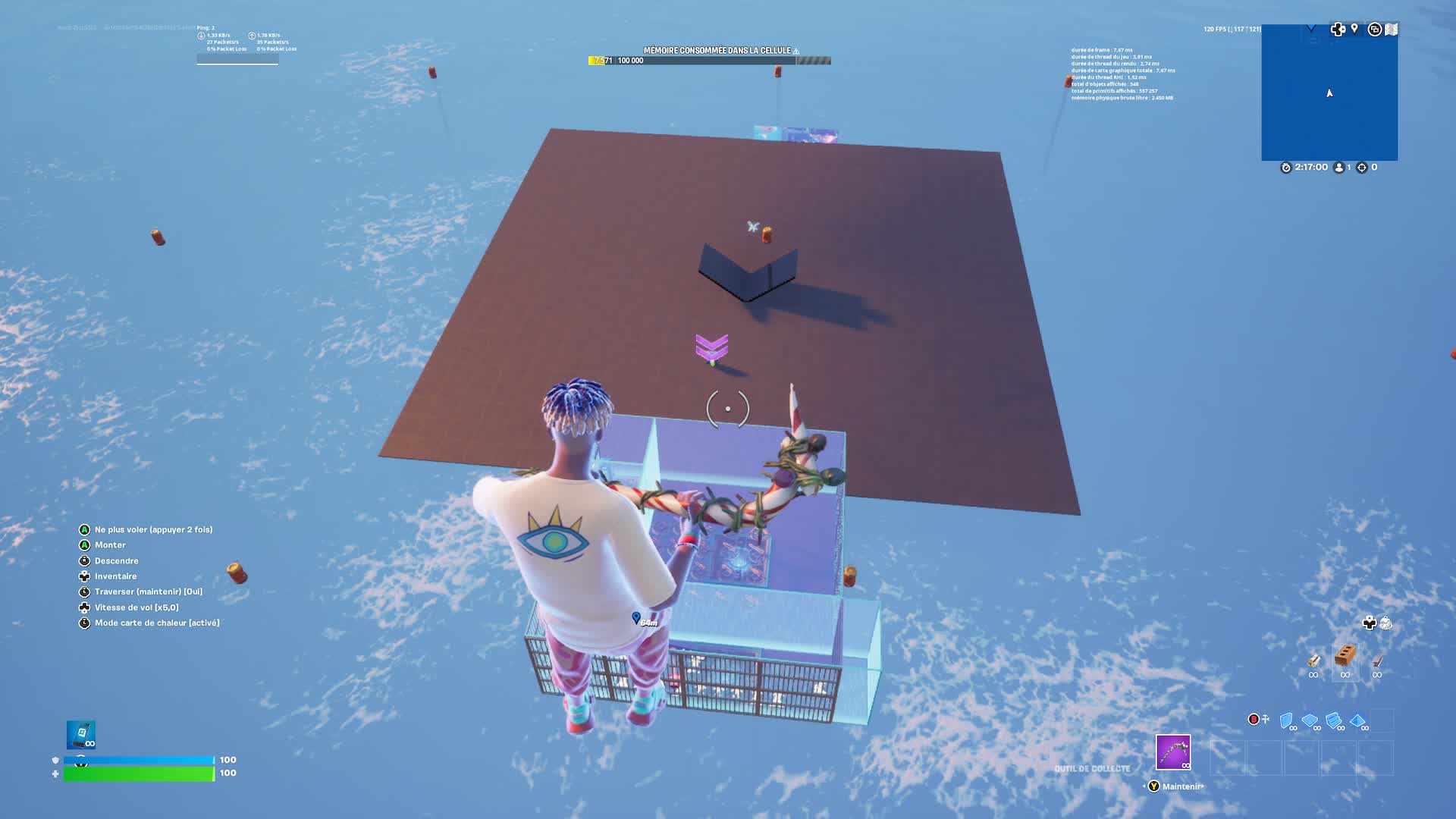Select the wood resource icon
Screen dimensions: 1456x819
click(1314, 661)
